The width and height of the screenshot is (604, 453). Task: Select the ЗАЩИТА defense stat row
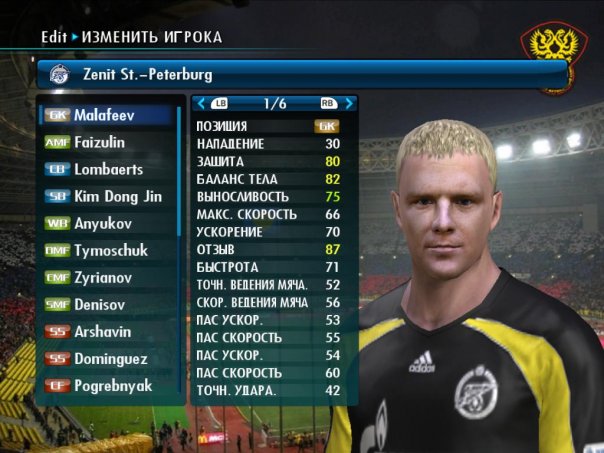[268, 161]
